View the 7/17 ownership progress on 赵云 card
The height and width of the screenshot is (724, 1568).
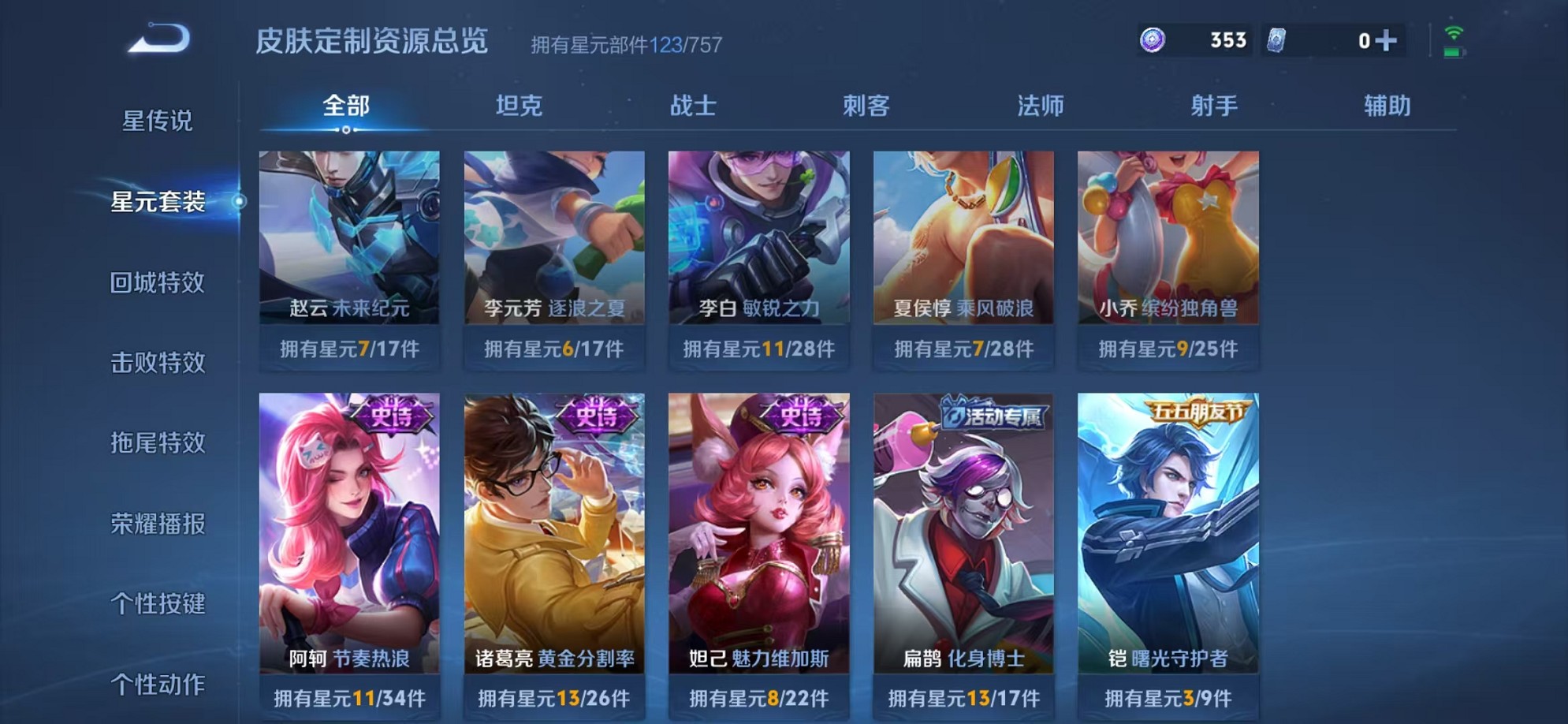click(348, 347)
